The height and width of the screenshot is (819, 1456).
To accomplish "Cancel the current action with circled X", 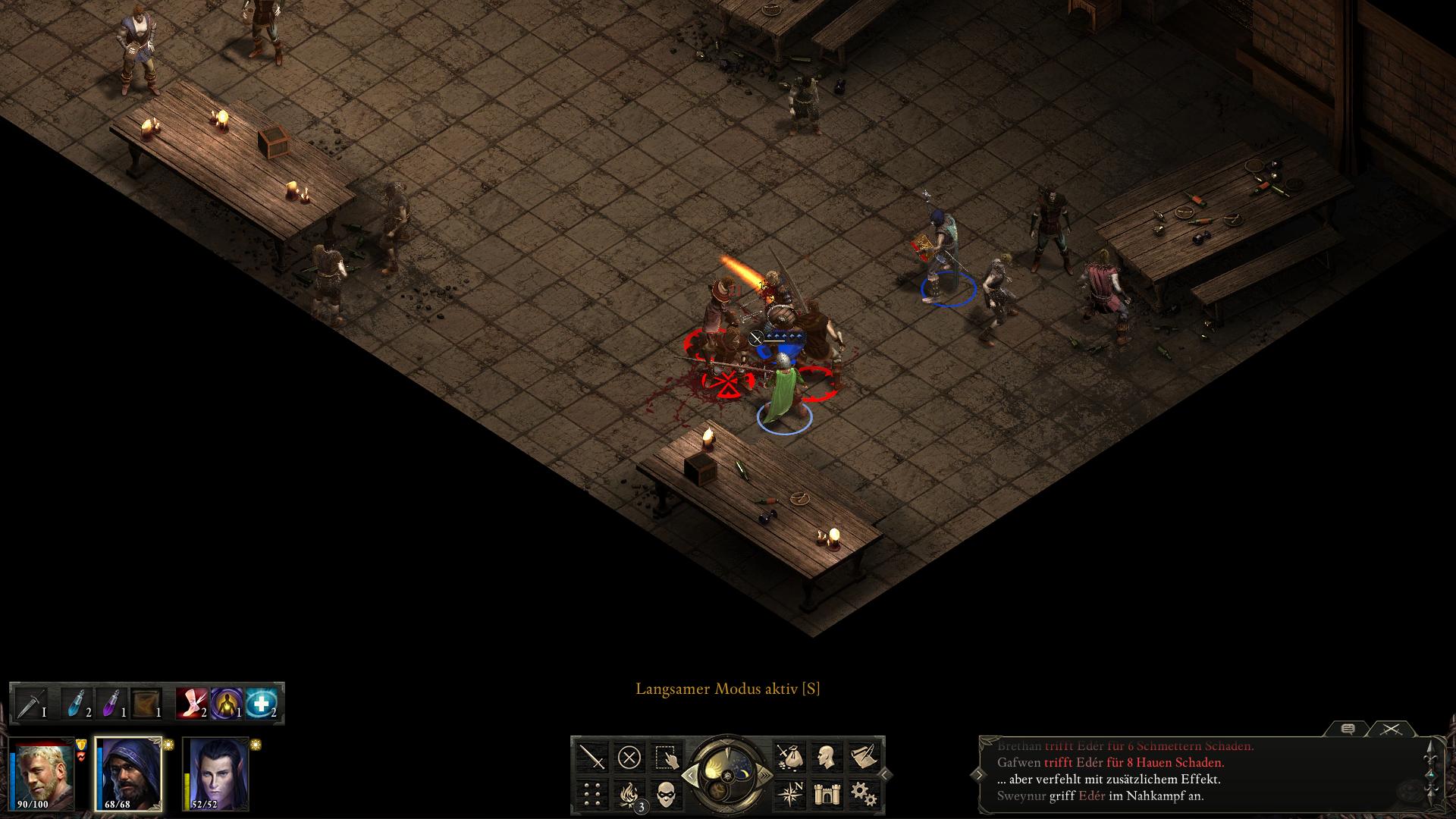I will click(629, 757).
